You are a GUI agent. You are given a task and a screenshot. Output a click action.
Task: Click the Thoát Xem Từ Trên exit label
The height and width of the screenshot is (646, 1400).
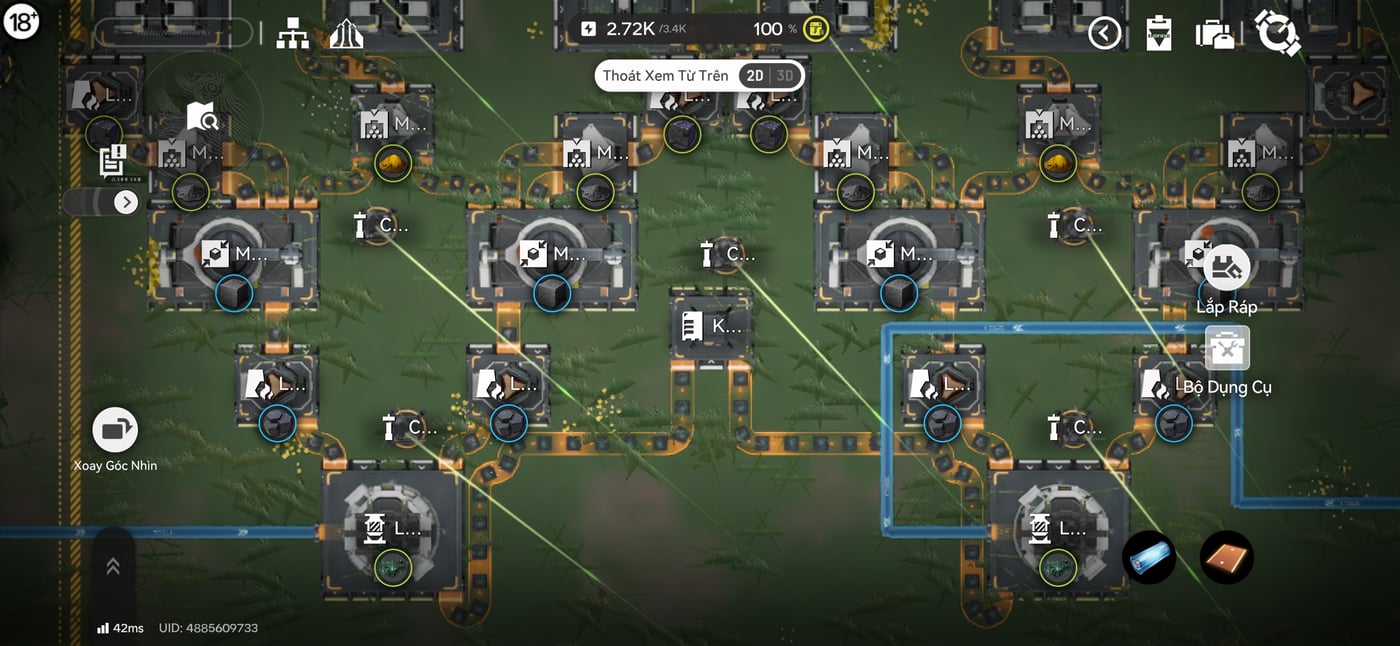[665, 76]
